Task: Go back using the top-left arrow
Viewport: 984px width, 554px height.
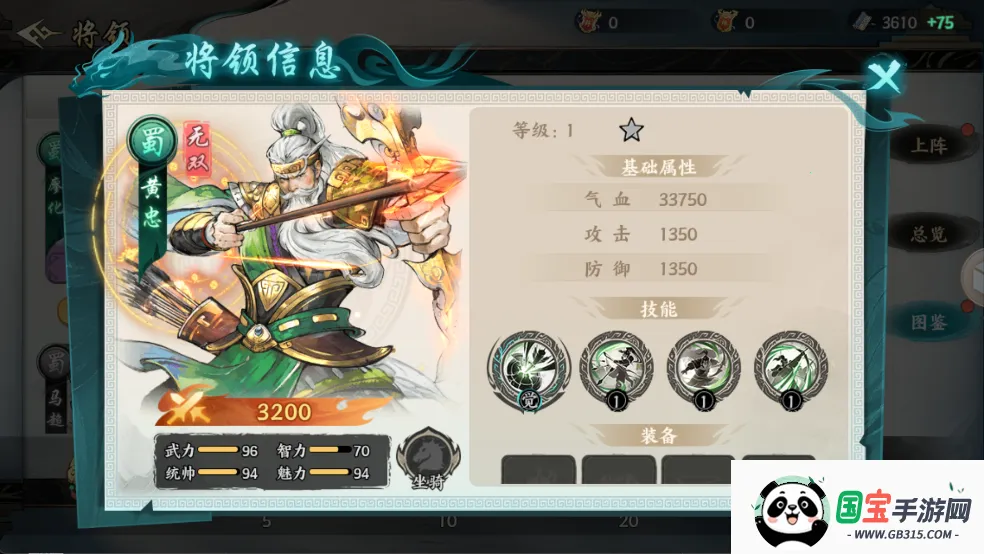Action: click(36, 35)
